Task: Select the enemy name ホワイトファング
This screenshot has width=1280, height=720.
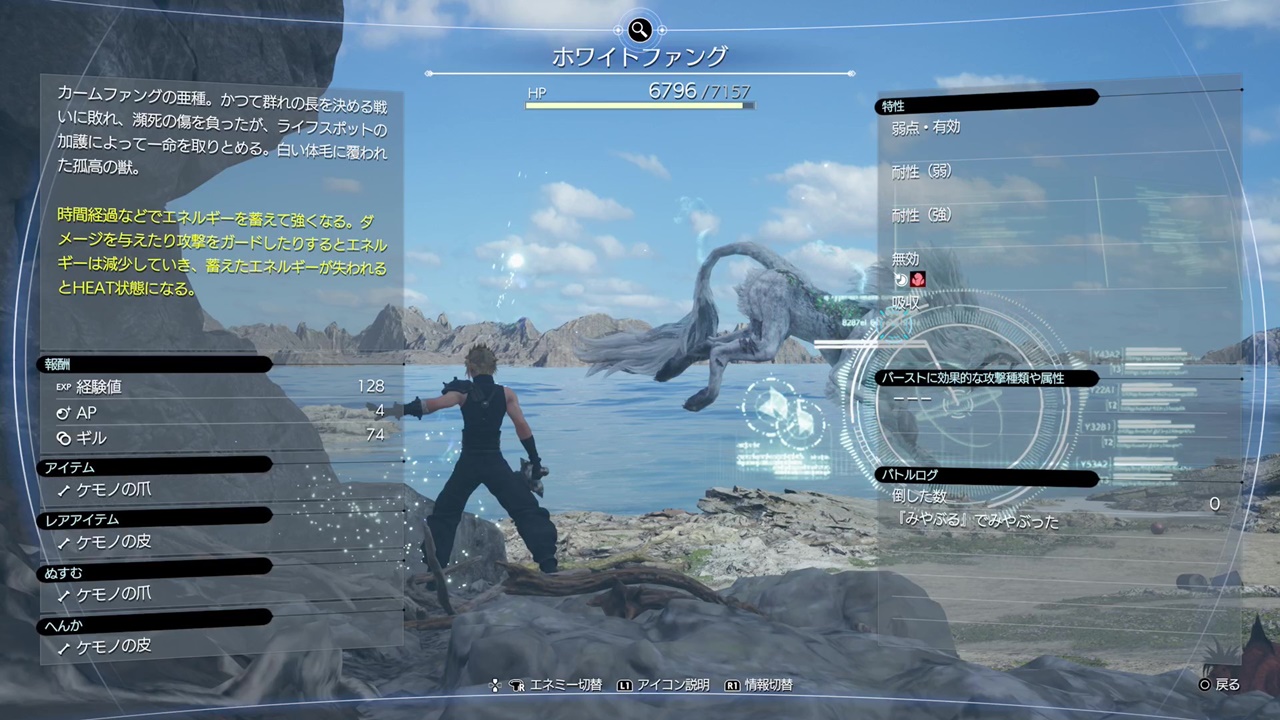Action: pos(639,57)
